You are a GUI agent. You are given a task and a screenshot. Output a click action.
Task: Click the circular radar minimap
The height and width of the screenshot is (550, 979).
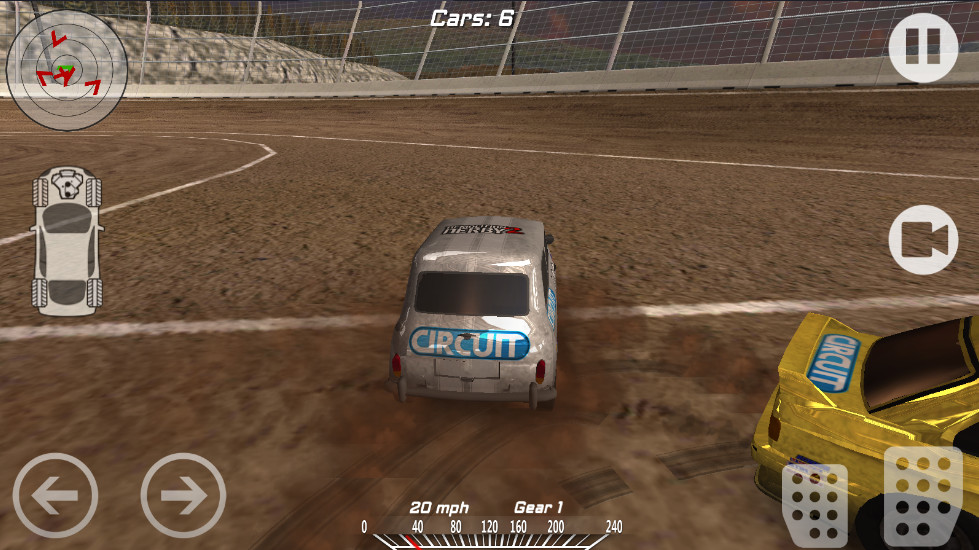tap(67, 70)
